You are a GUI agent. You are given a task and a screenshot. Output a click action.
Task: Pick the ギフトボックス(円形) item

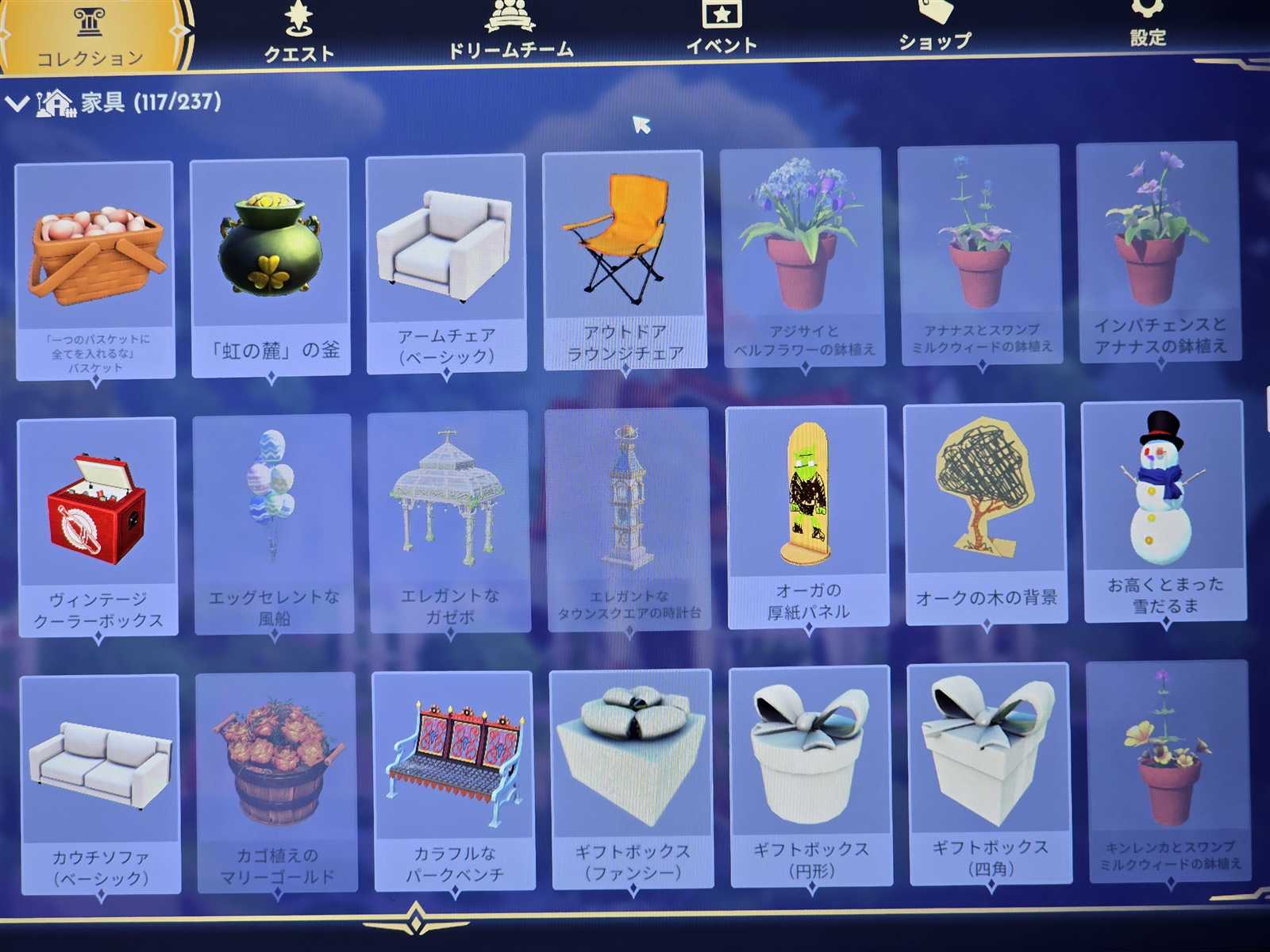pyautogui.click(x=810, y=773)
